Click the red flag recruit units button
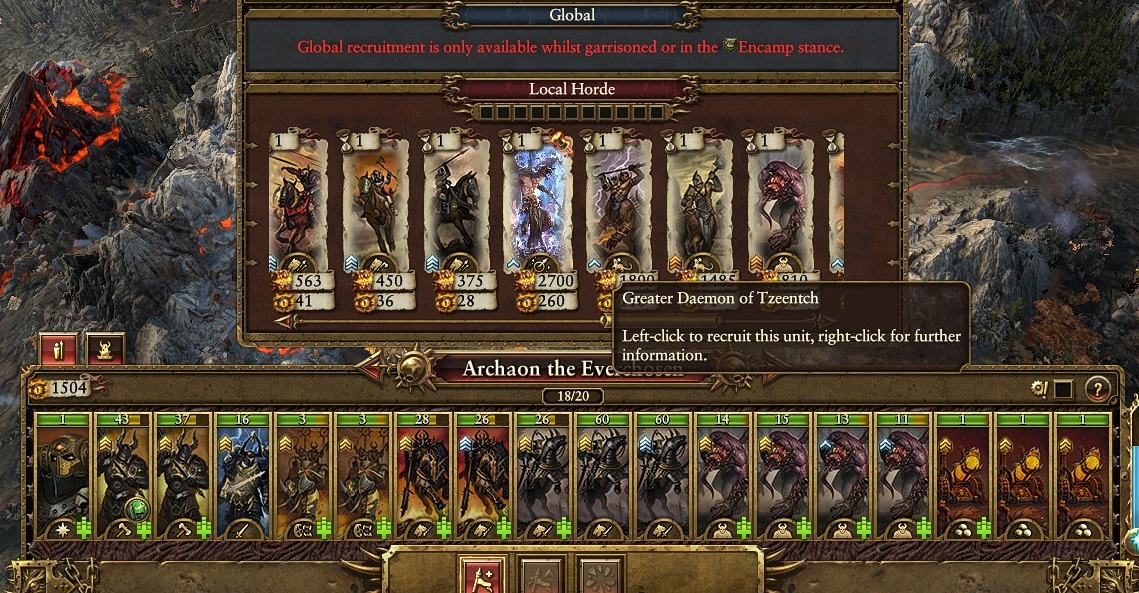This screenshot has width=1139, height=593. tap(481, 575)
